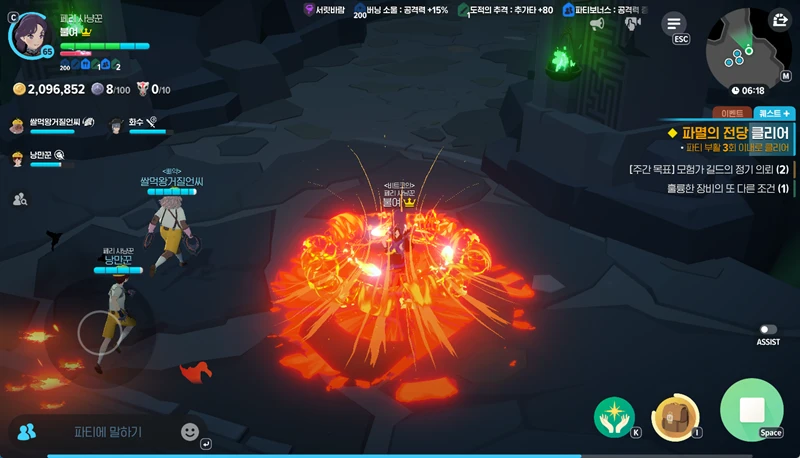Toggle the ASSIST switch
This screenshot has width=800, height=458.
(x=768, y=329)
